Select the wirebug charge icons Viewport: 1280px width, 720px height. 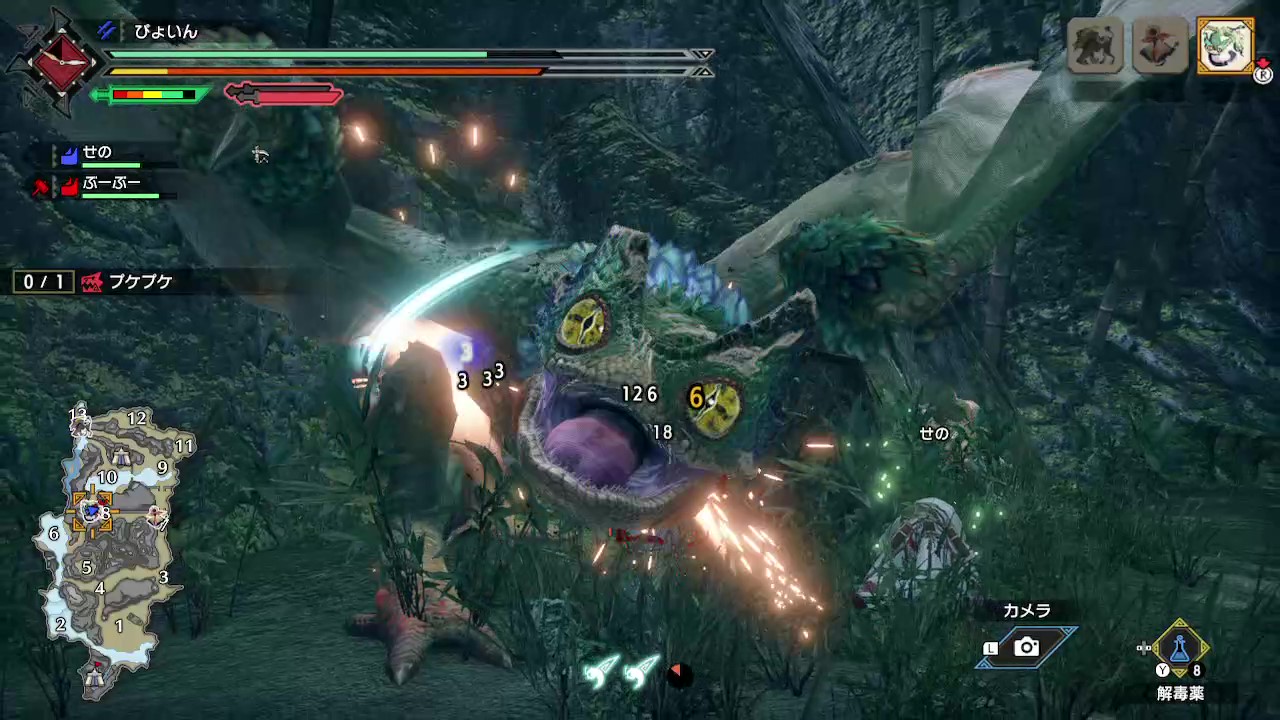click(x=620, y=672)
